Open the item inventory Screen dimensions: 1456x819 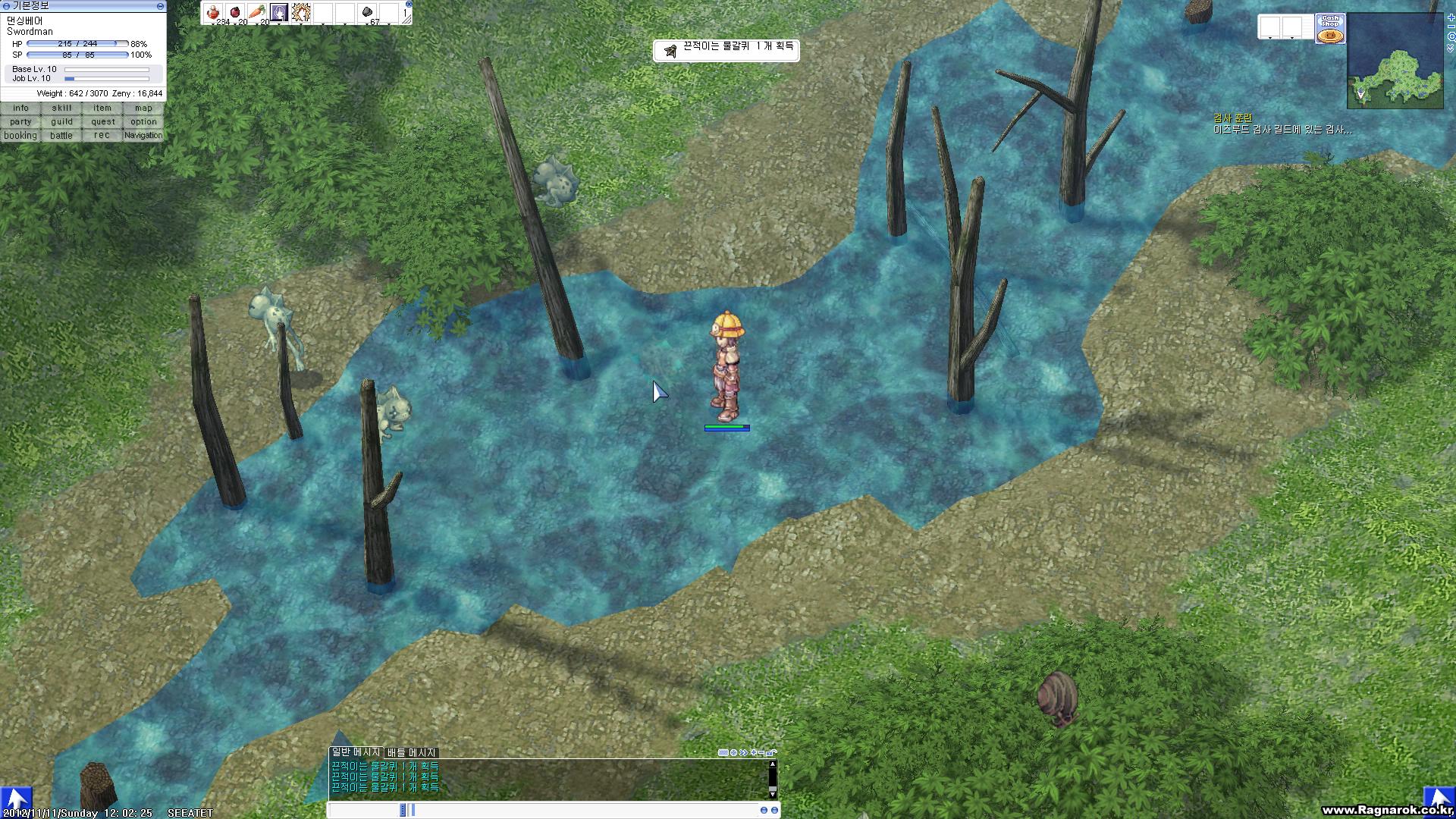point(102,108)
